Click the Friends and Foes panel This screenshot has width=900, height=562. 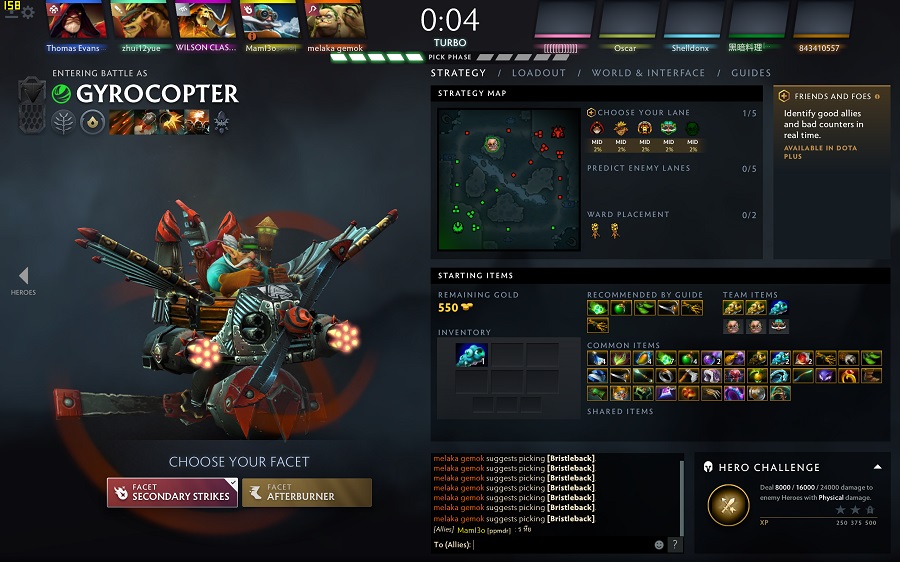tap(832, 127)
